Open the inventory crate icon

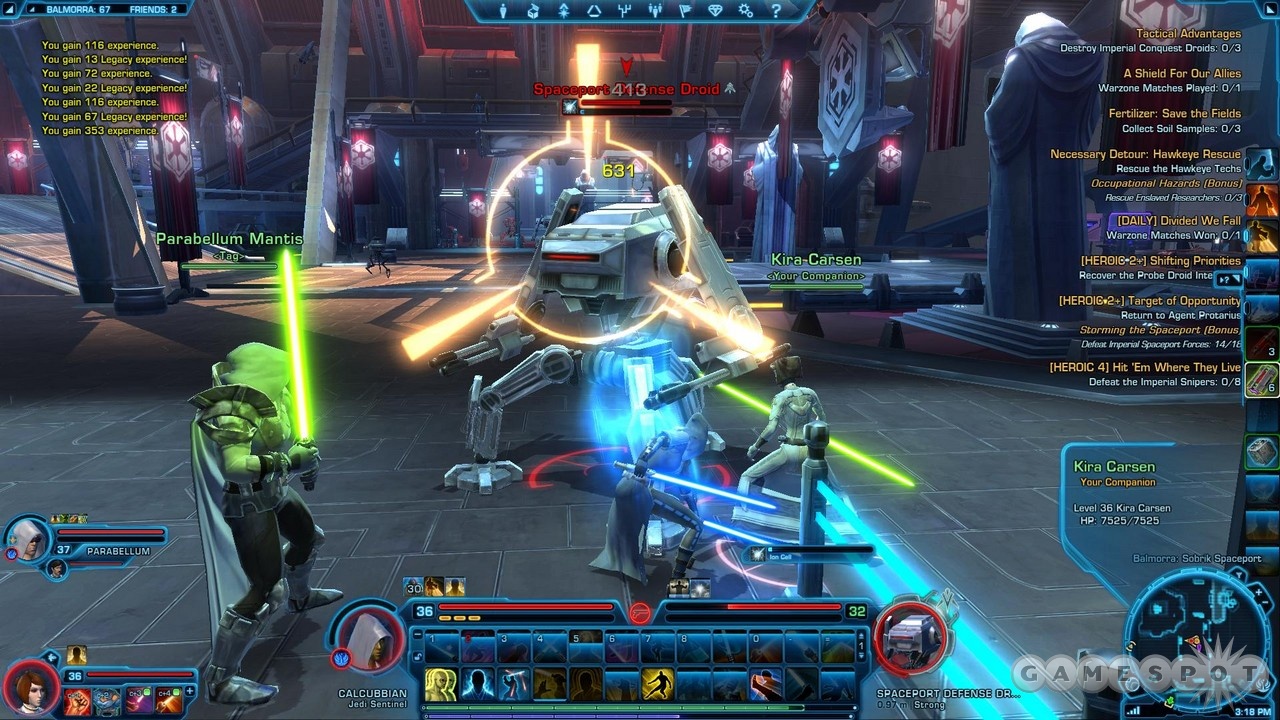coord(532,12)
